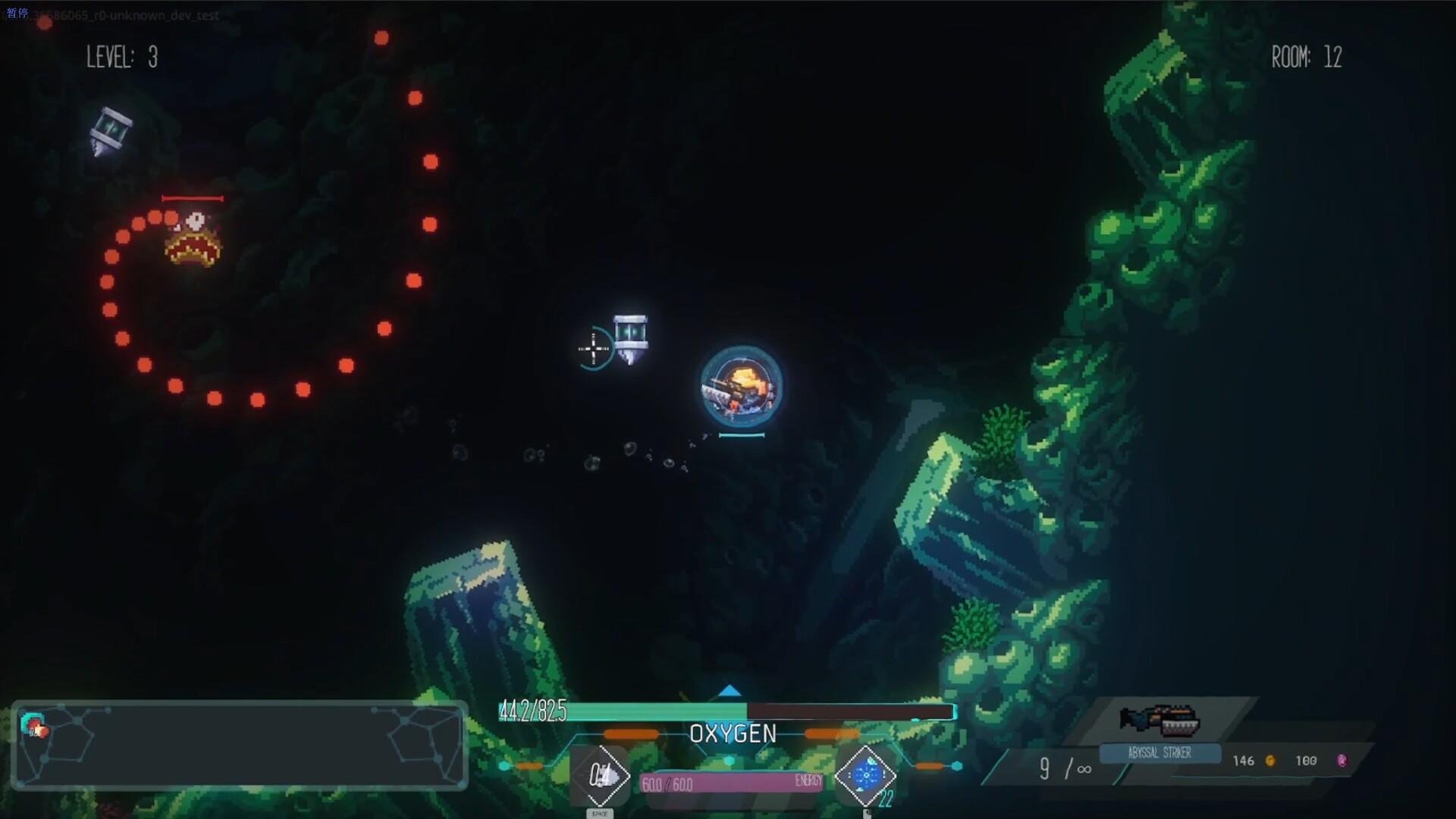Click the small page icon under the 22 counter
This screenshot has width=1456, height=819.
point(867,814)
